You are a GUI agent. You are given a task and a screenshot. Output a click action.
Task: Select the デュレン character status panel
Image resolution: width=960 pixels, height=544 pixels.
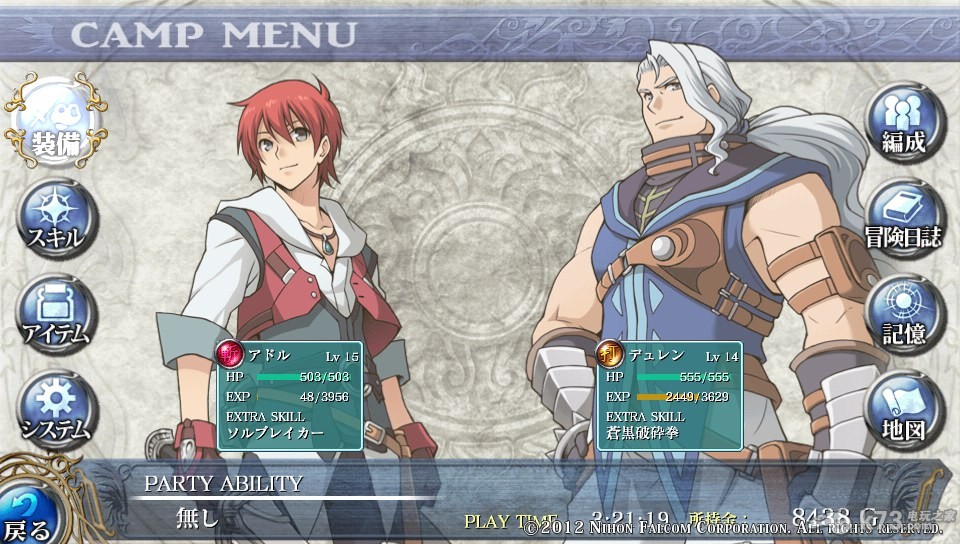669,395
